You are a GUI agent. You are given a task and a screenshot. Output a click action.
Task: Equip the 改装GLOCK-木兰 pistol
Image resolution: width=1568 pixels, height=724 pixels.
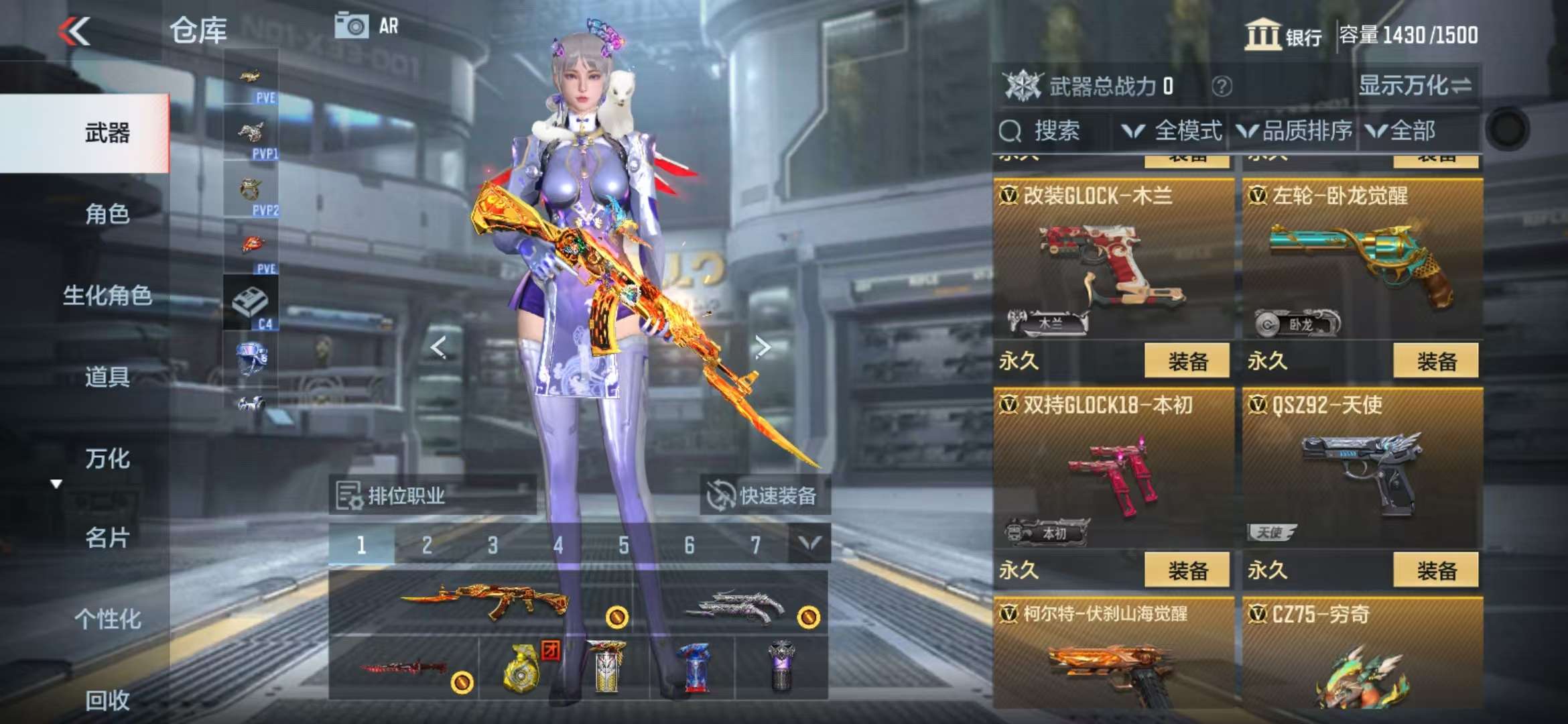coord(1187,362)
